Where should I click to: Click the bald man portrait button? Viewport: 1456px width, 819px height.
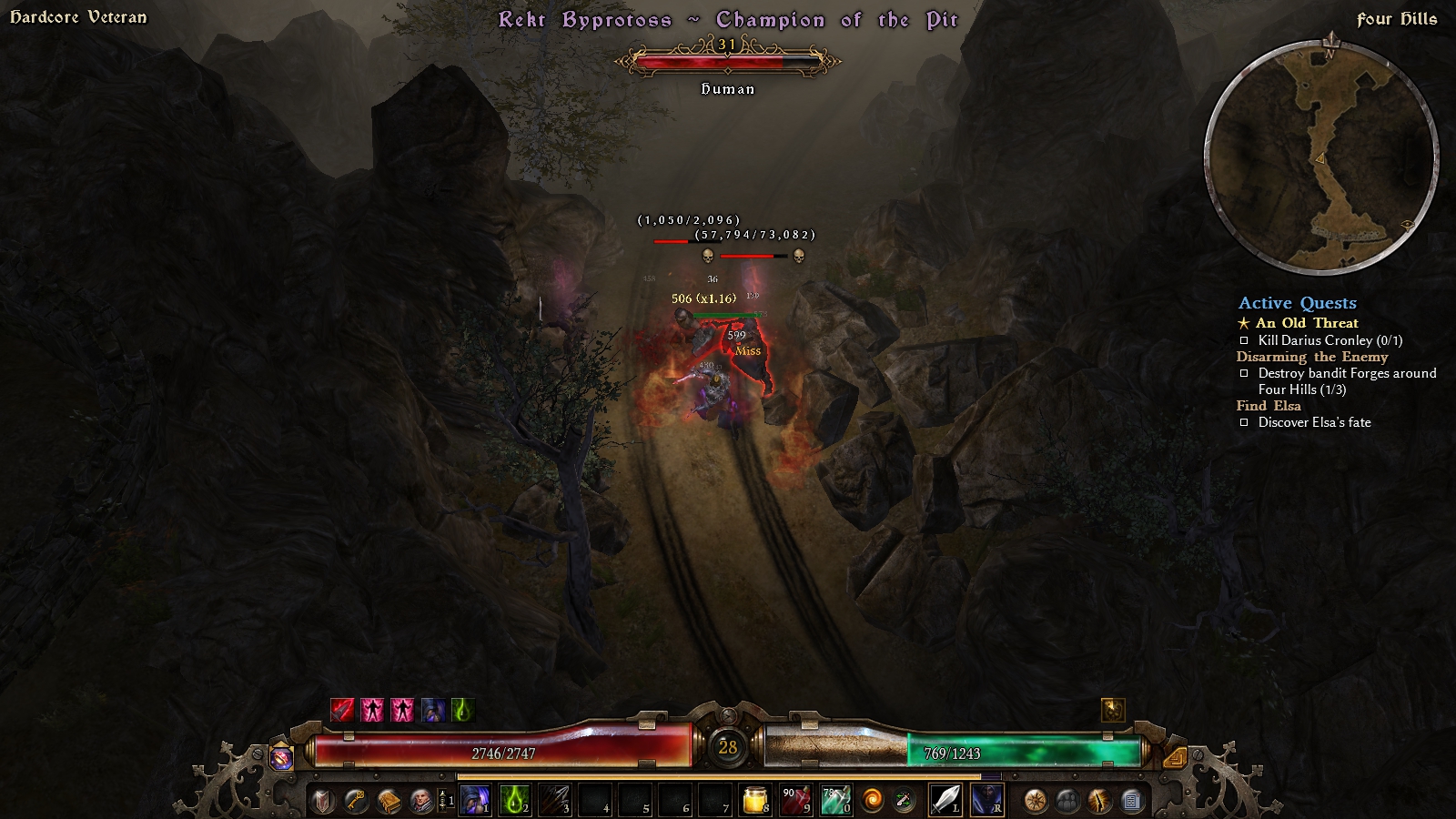[x=421, y=801]
